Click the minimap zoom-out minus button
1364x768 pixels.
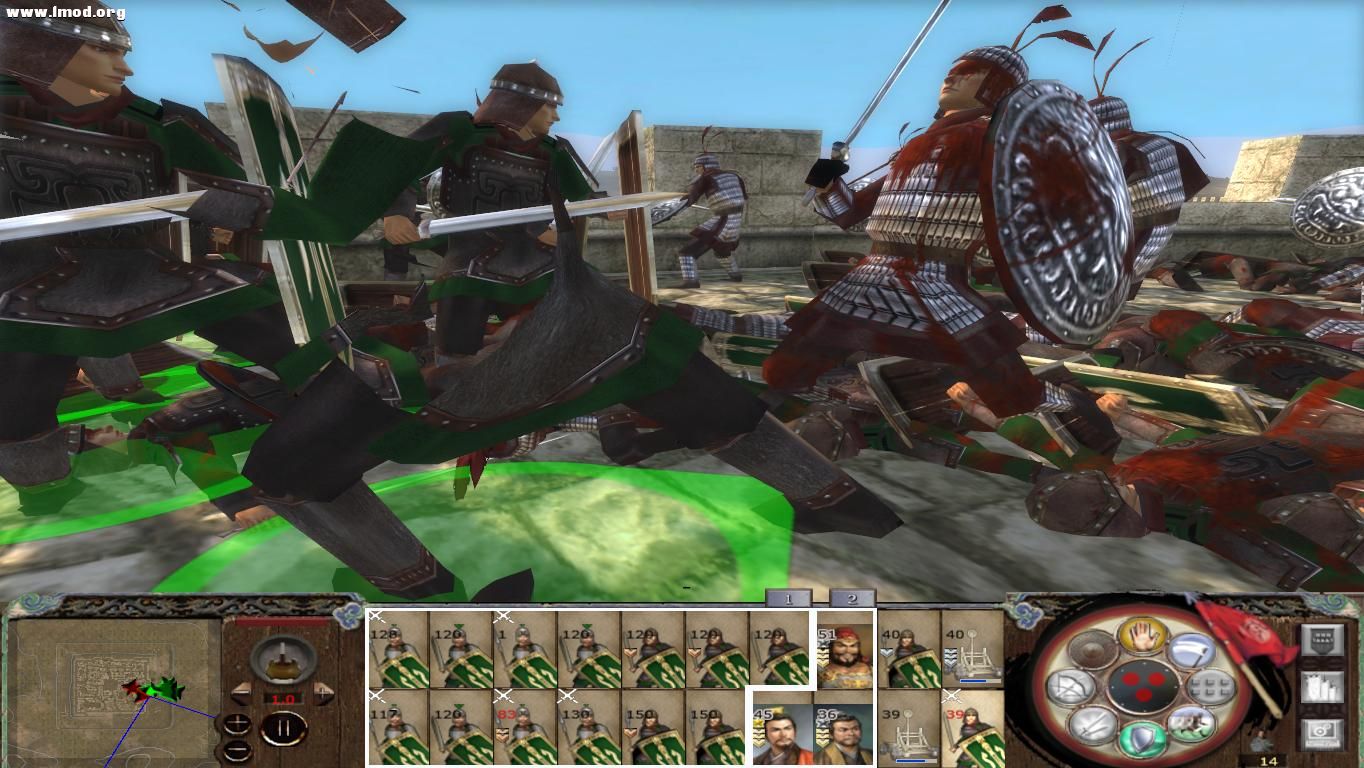pos(237,750)
